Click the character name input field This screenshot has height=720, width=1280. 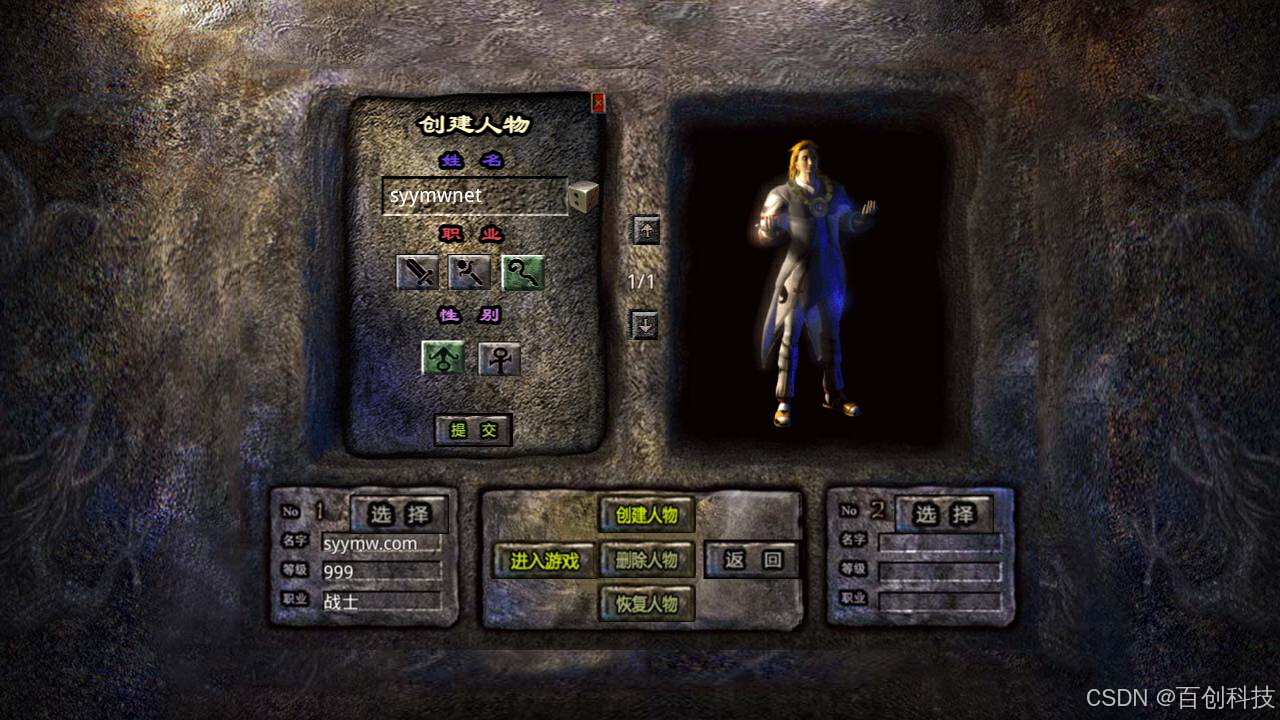click(474, 196)
